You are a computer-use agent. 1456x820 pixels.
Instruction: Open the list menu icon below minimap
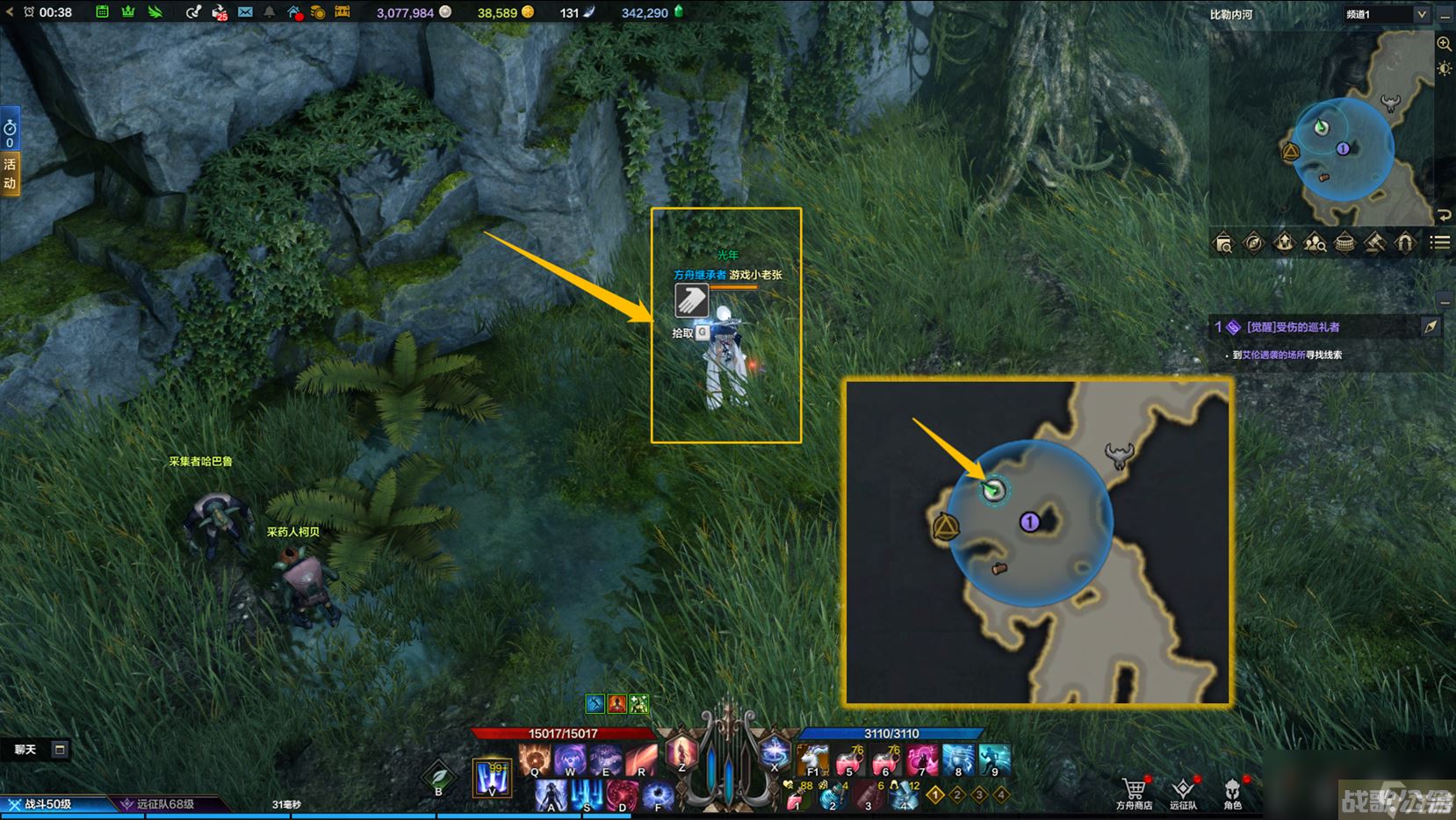click(1440, 243)
